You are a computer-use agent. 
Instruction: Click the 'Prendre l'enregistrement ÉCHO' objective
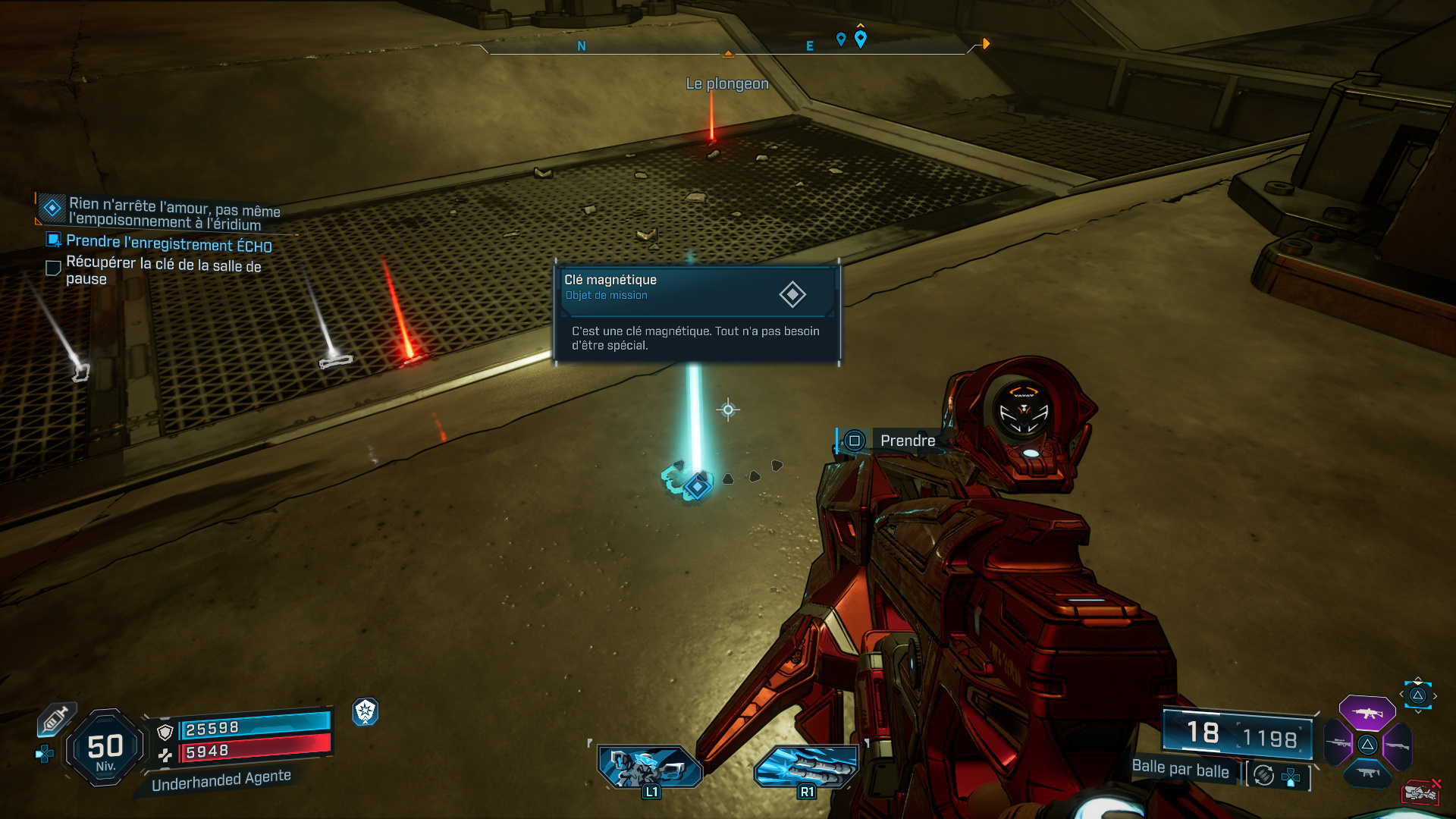[168, 243]
